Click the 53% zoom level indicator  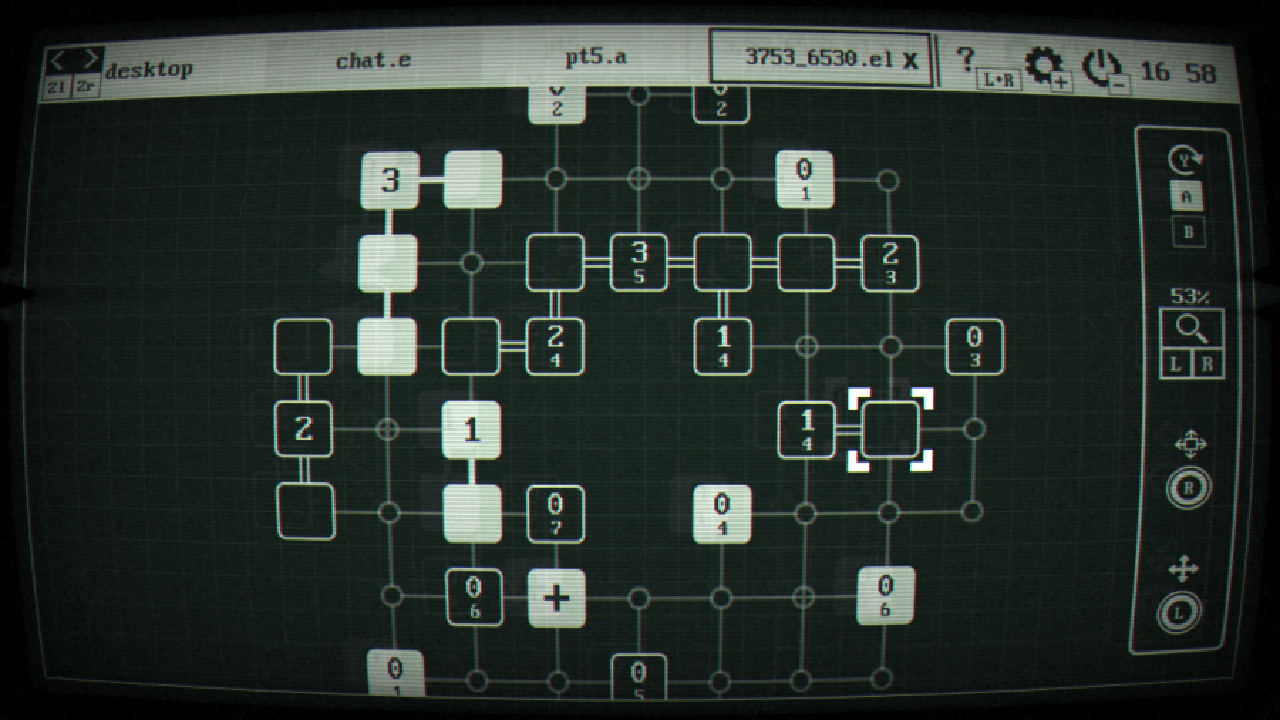[x=1189, y=297]
